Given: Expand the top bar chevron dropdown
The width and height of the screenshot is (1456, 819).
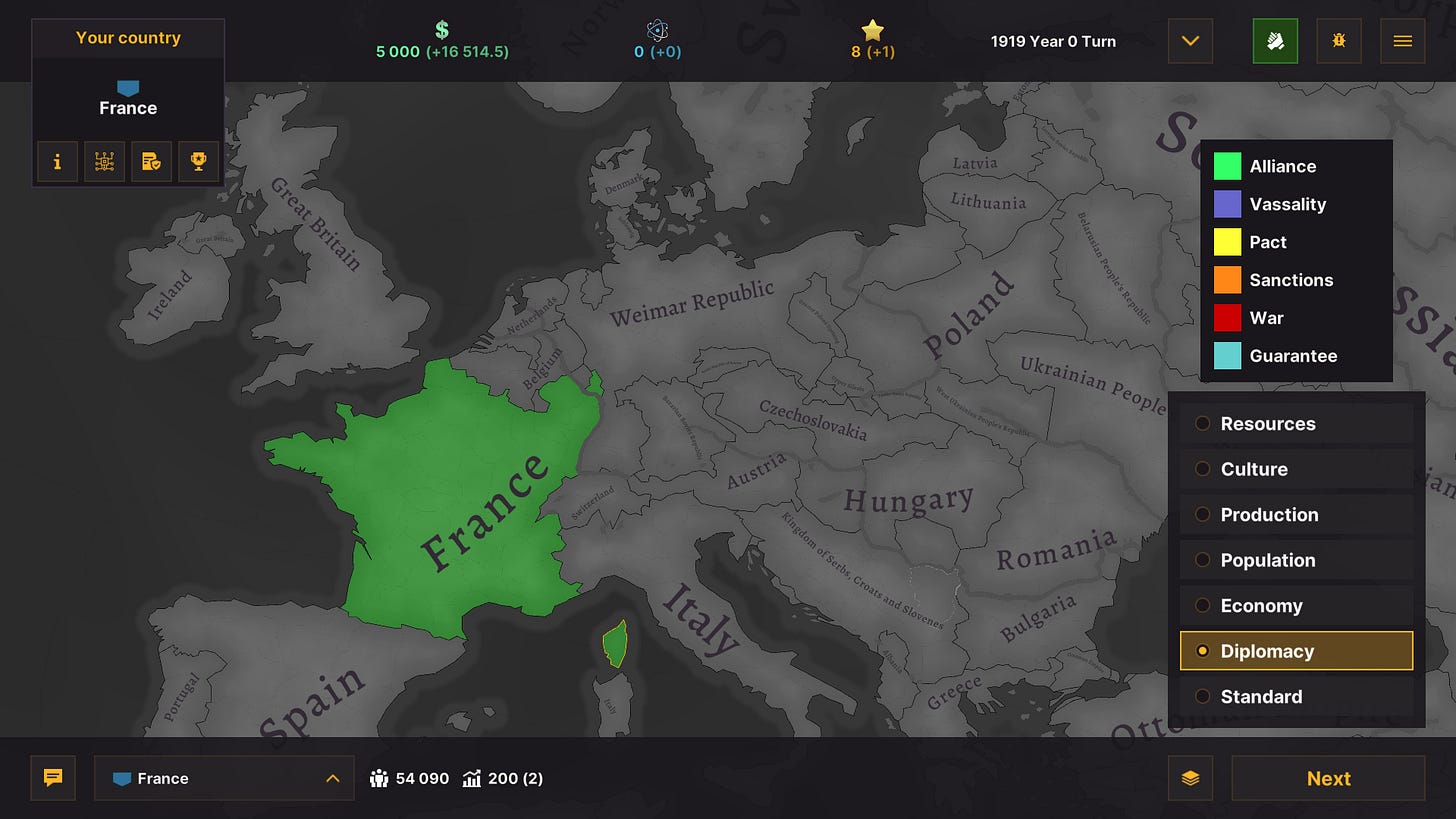Looking at the screenshot, I should pyautogui.click(x=1189, y=41).
